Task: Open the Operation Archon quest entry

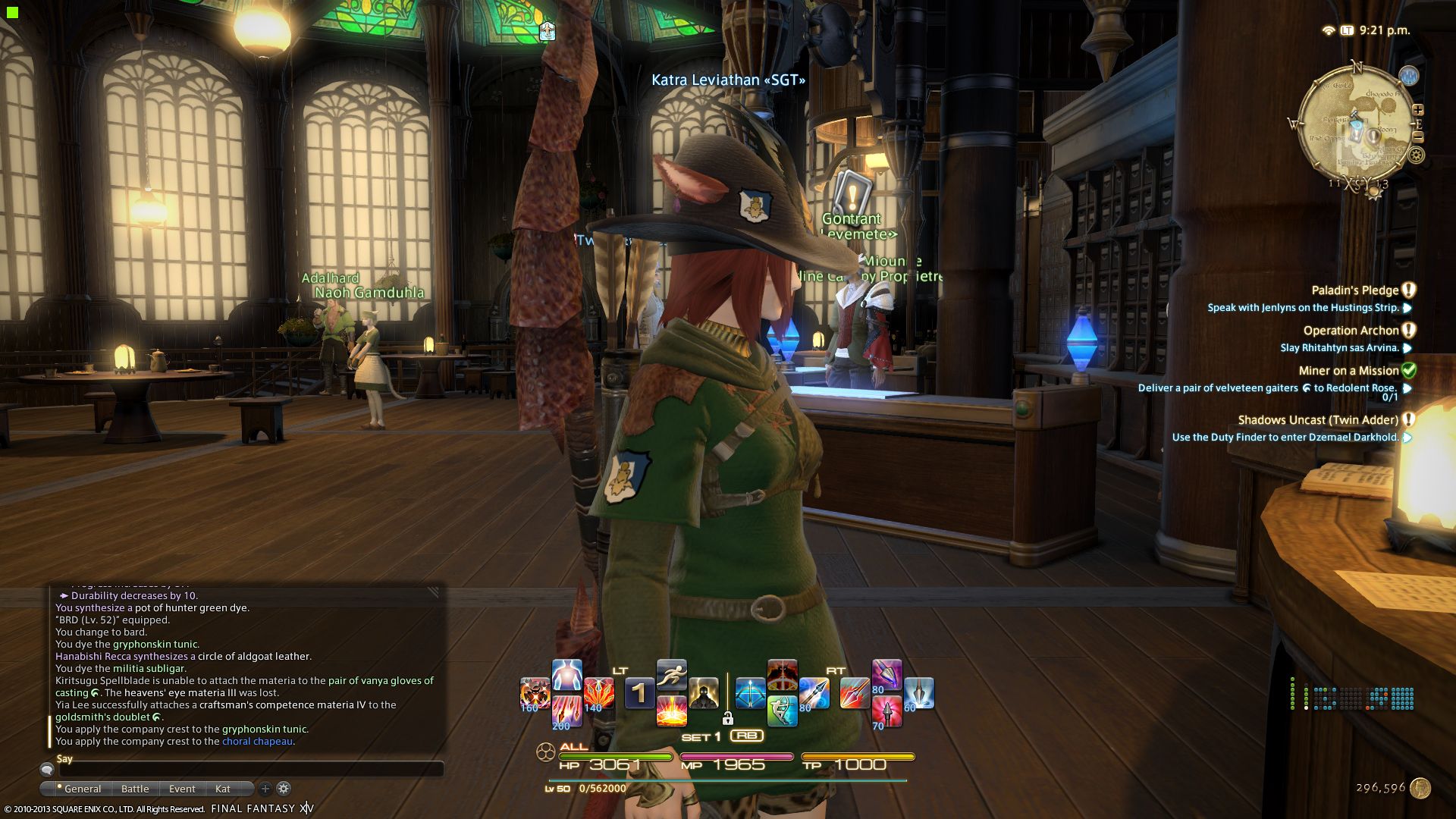Action: click(x=1351, y=331)
